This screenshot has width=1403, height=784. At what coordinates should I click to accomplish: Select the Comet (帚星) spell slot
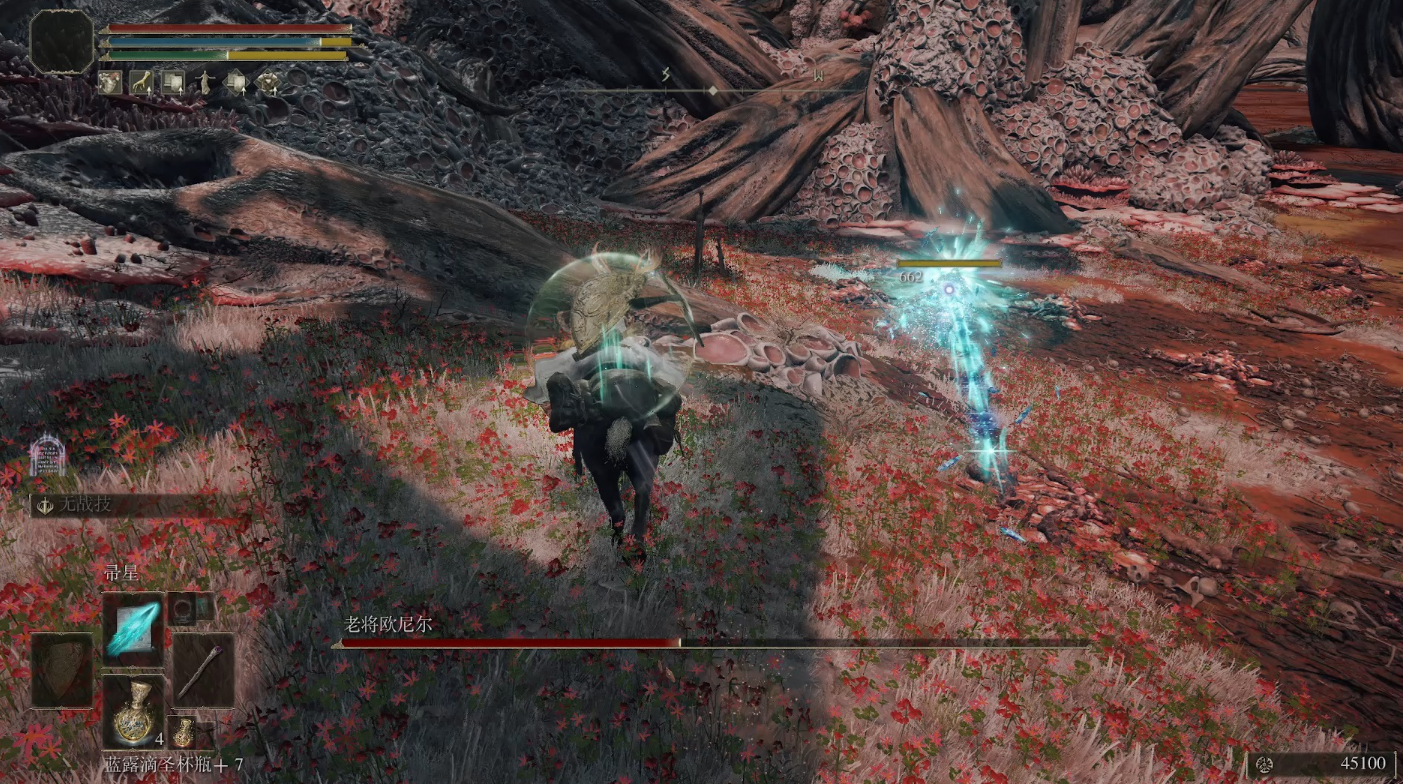(x=133, y=629)
